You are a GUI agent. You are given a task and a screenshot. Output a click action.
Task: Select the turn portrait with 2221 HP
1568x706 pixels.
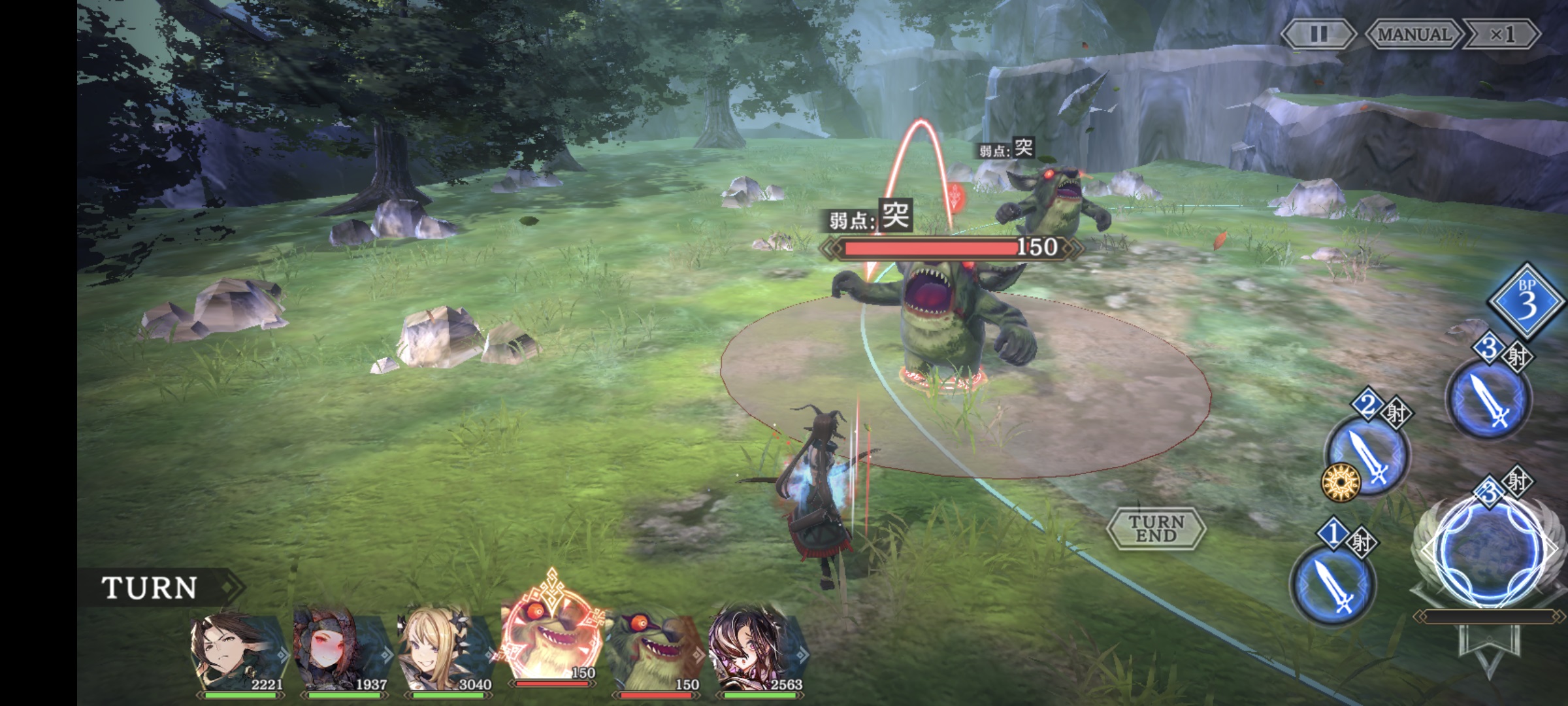pyautogui.click(x=237, y=650)
